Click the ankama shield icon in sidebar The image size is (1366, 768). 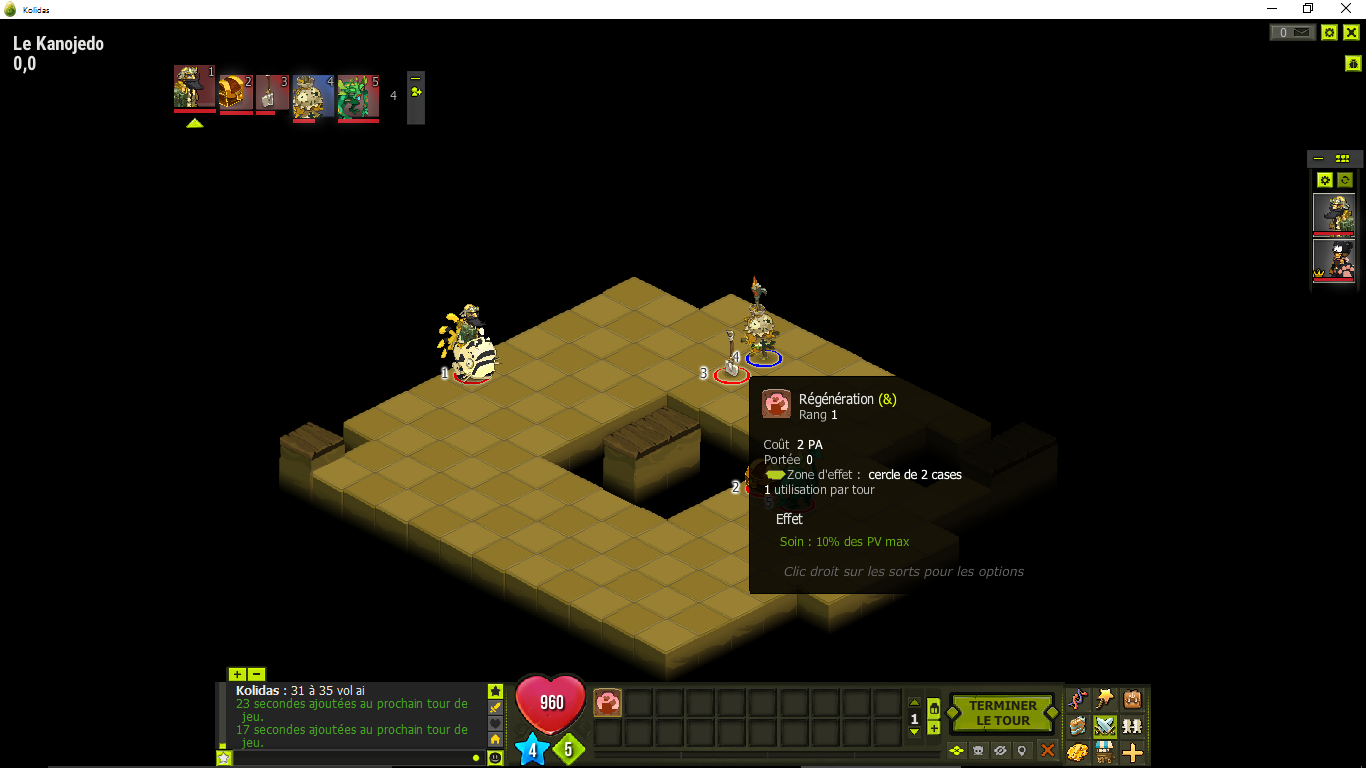pyautogui.click(x=1353, y=62)
